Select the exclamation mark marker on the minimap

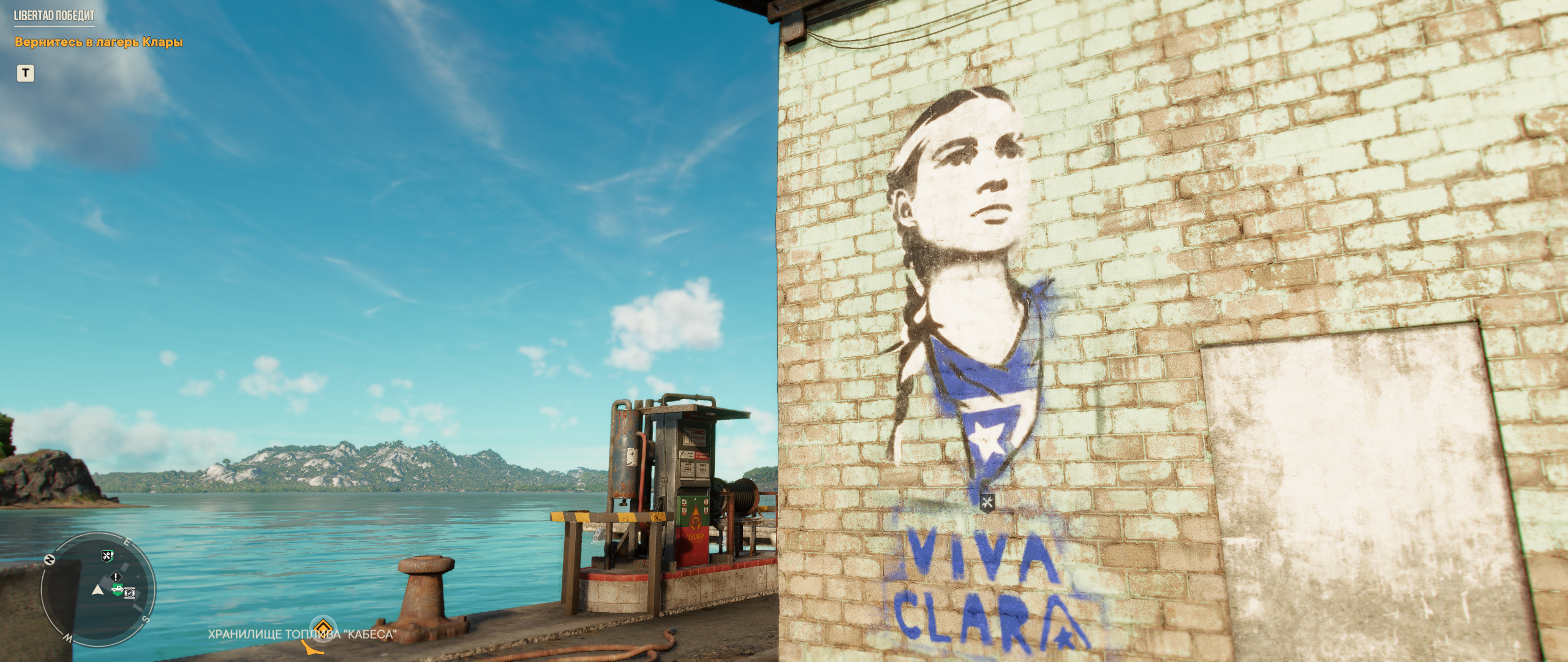[x=116, y=577]
